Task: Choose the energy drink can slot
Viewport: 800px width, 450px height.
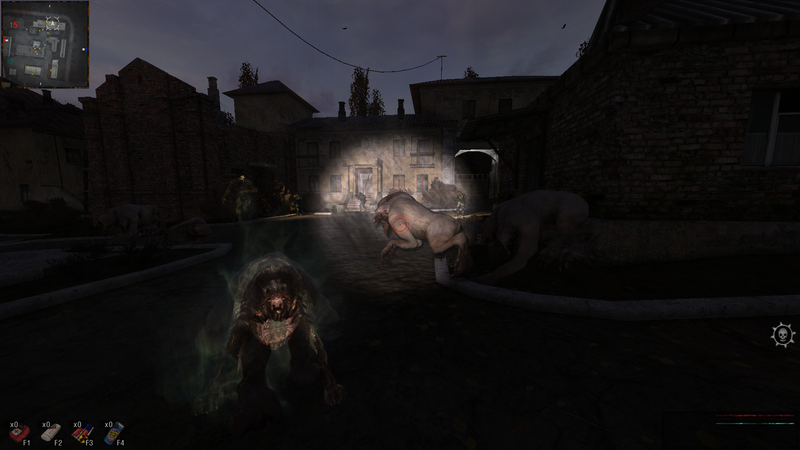Action: pyautogui.click(x=115, y=431)
